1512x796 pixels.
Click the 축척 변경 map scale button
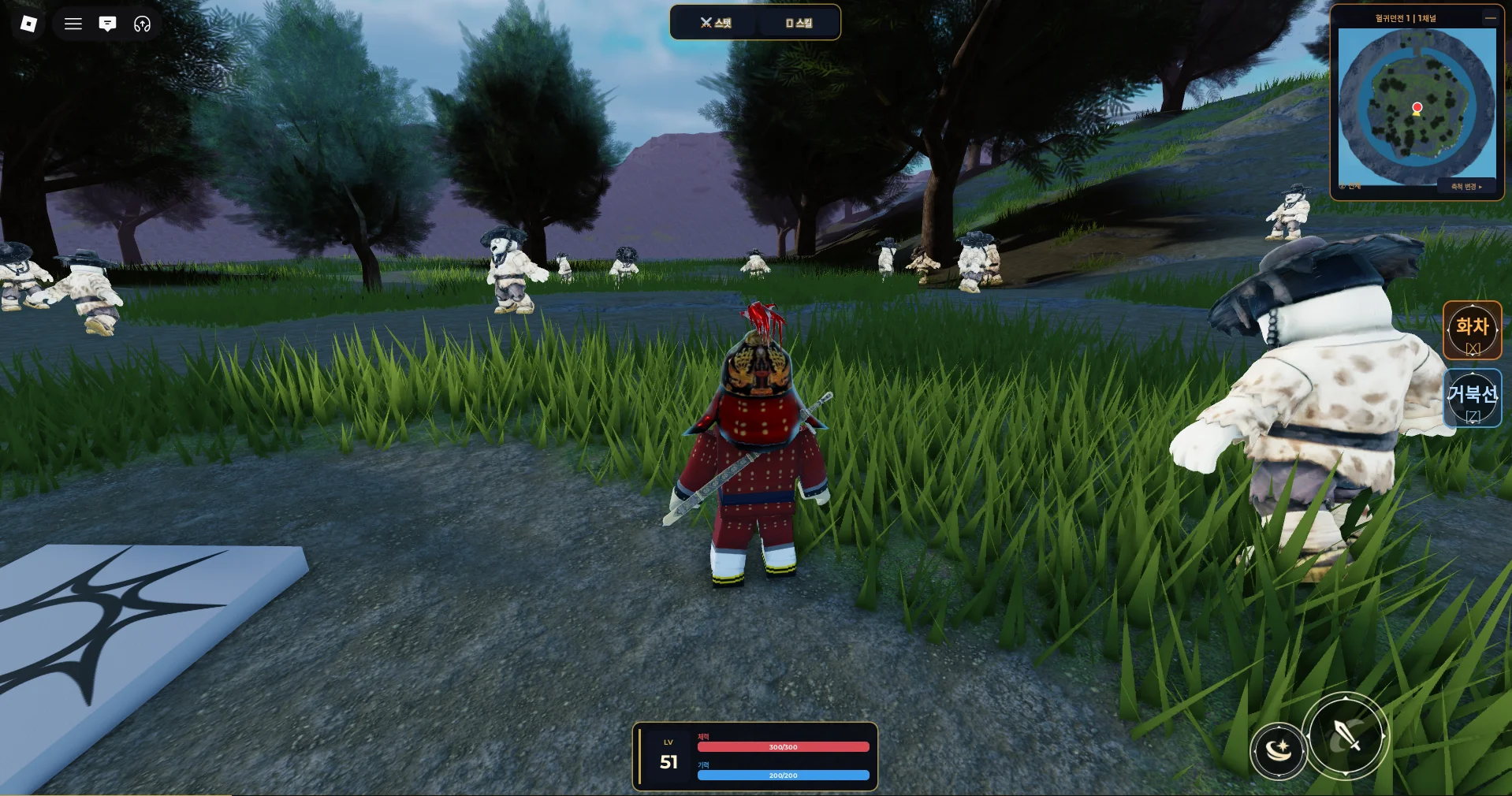[1466, 187]
